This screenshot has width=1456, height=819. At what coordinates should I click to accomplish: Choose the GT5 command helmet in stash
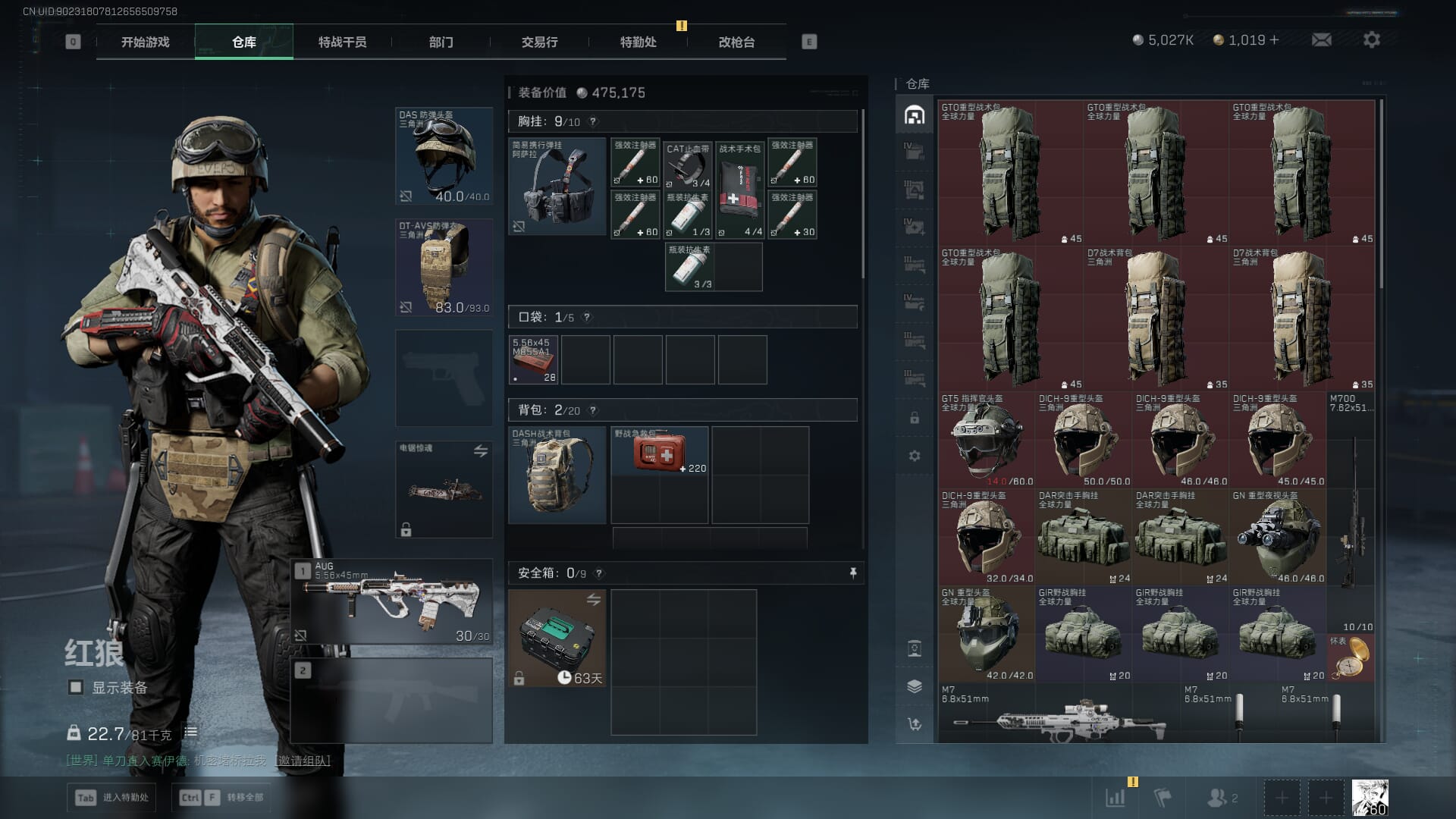point(987,440)
